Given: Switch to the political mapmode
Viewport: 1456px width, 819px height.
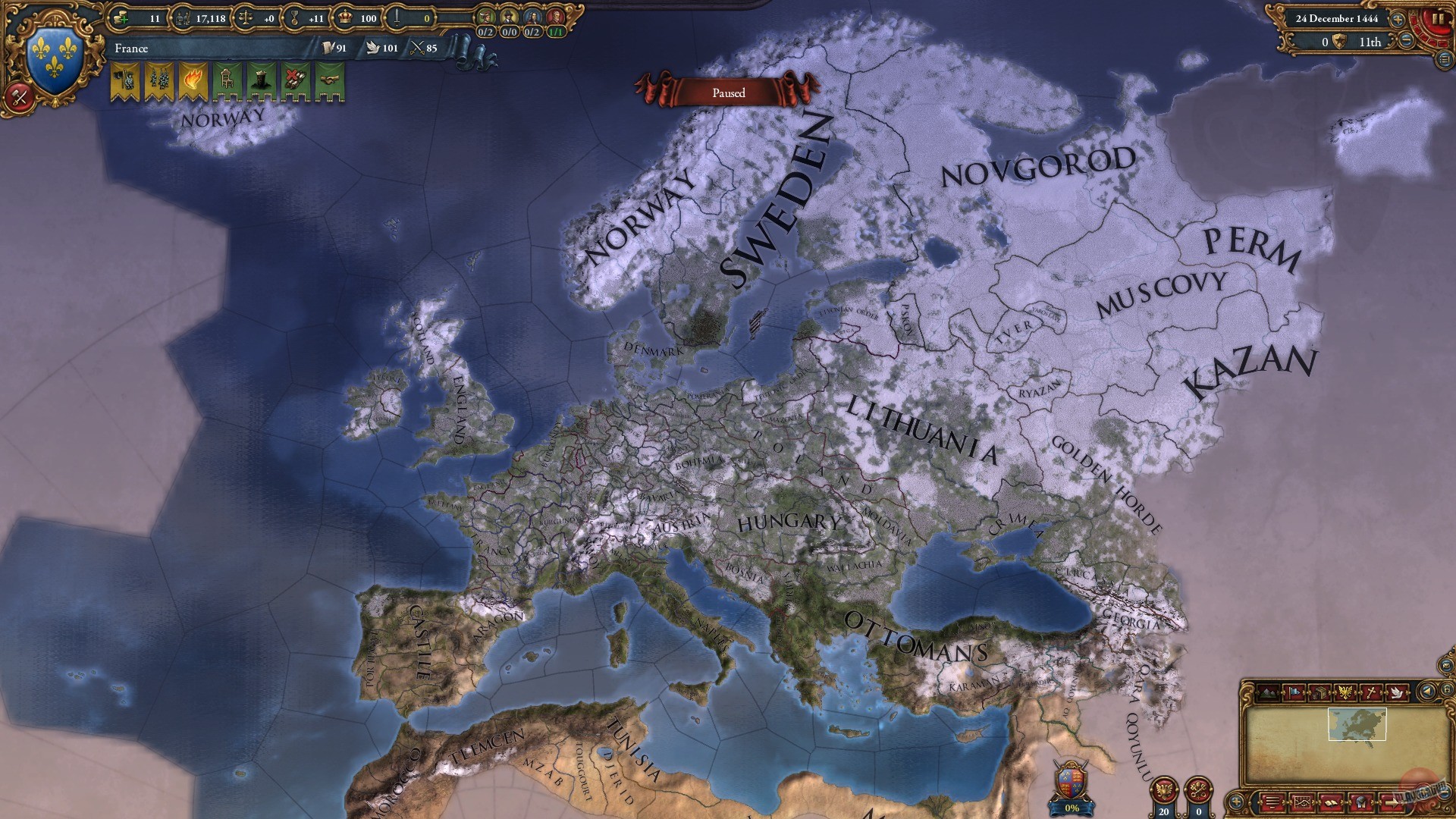Looking at the screenshot, I should click(x=1294, y=692).
